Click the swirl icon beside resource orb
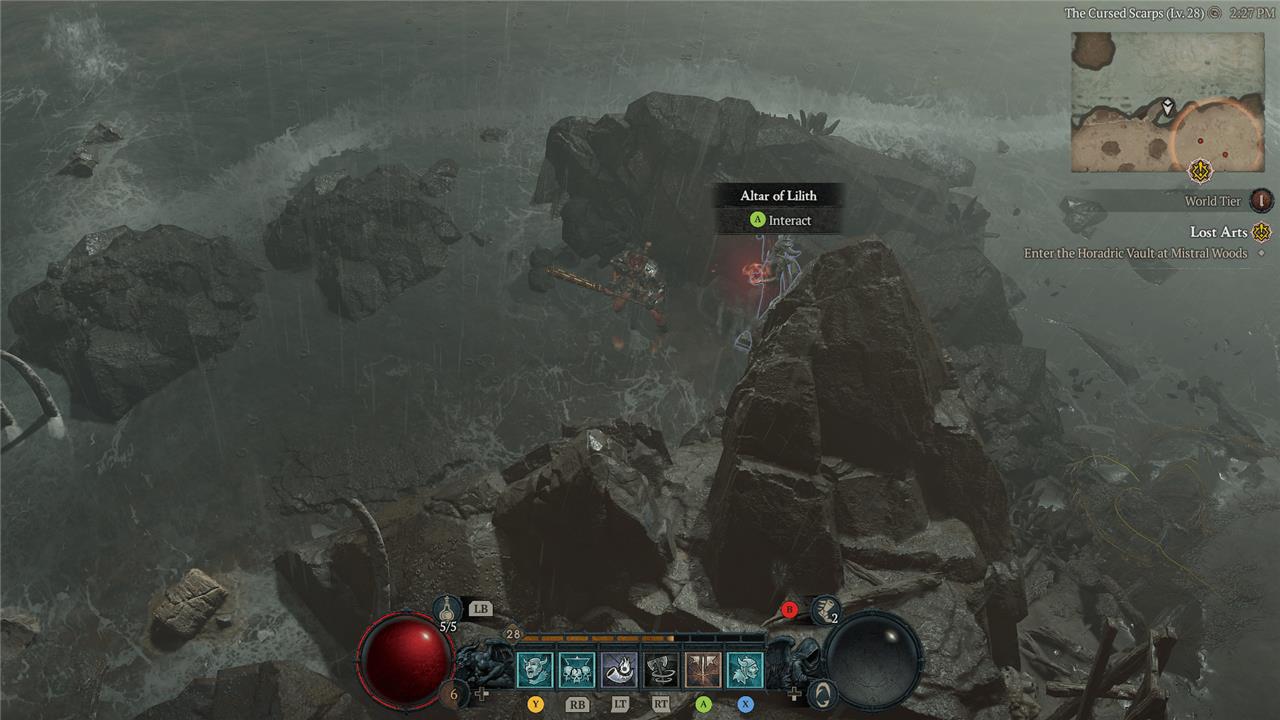 pos(820,692)
